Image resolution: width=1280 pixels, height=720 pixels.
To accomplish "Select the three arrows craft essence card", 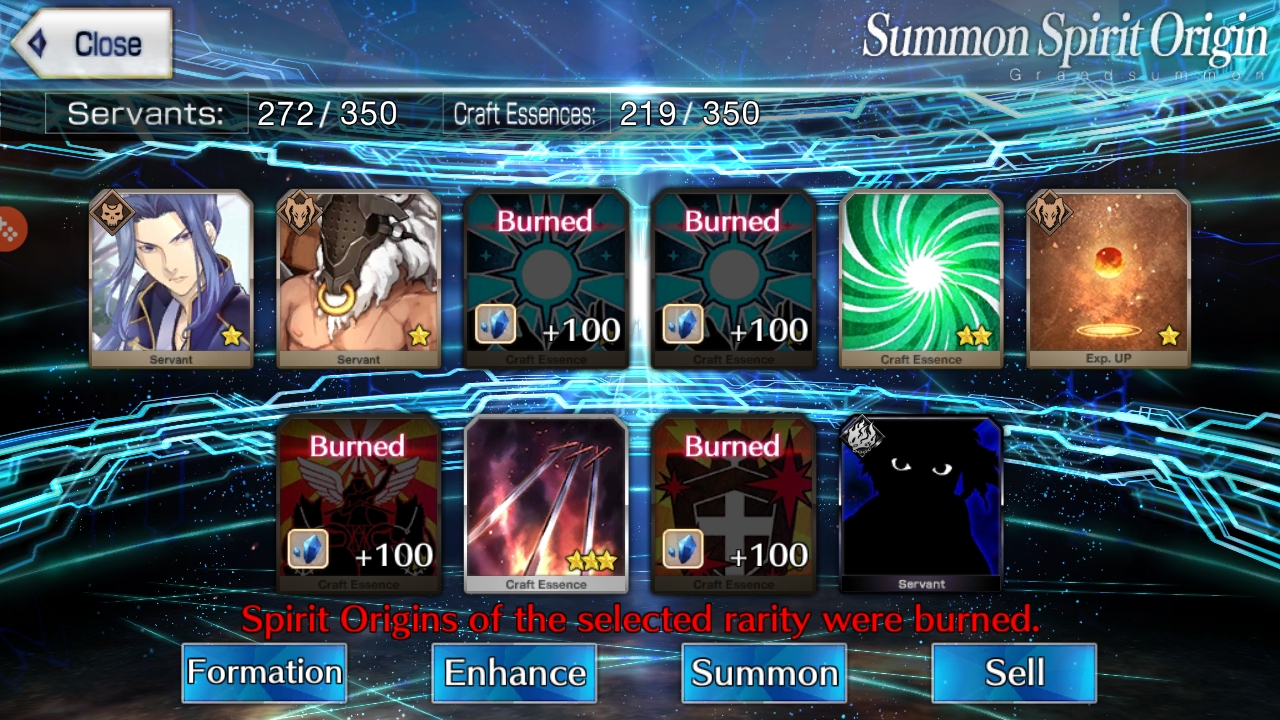I will click(x=547, y=500).
